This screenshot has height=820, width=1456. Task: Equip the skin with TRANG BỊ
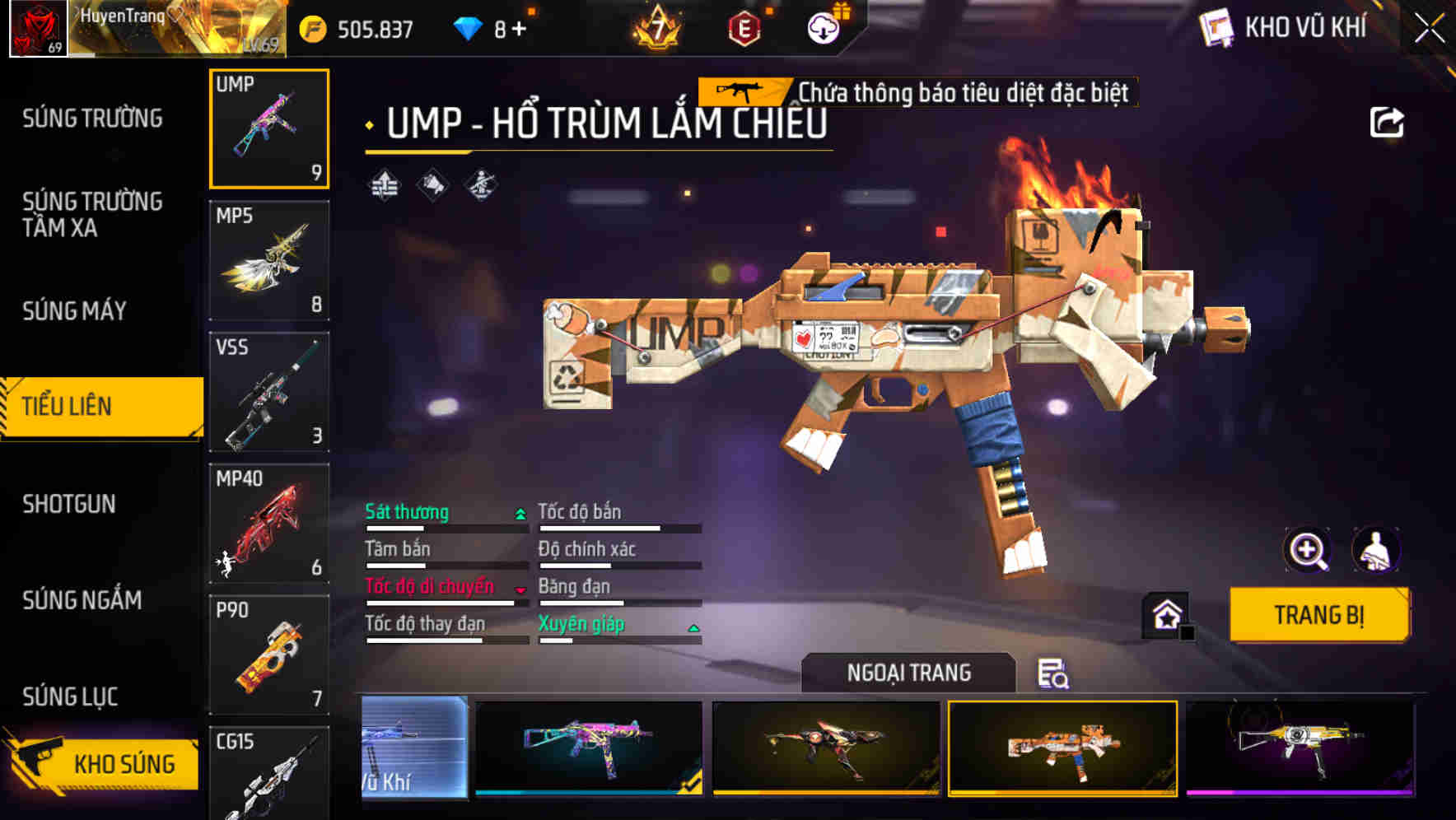coord(1318,615)
